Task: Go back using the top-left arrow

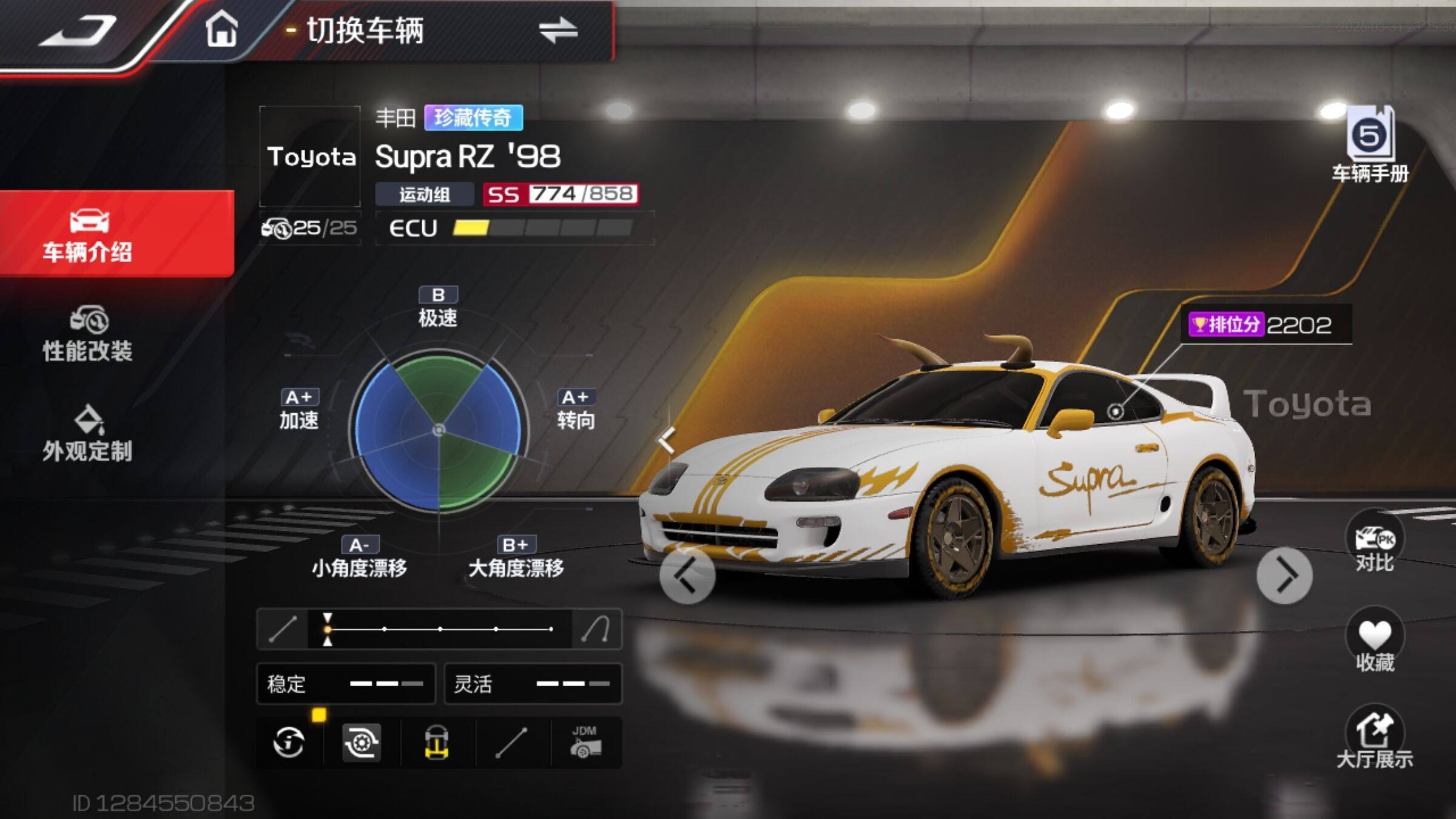Action: tap(78, 32)
